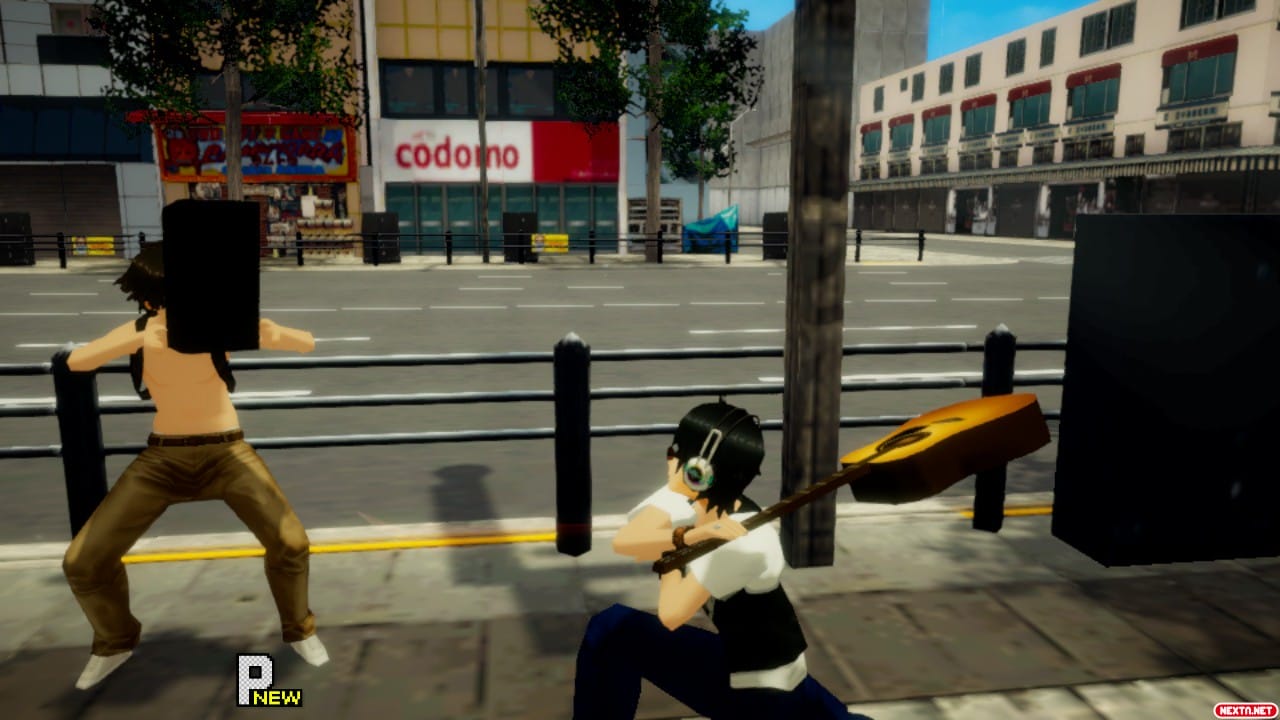1280x720 pixels.
Task: Open the NEXTN.NET watermark link
Action: coord(1244,709)
